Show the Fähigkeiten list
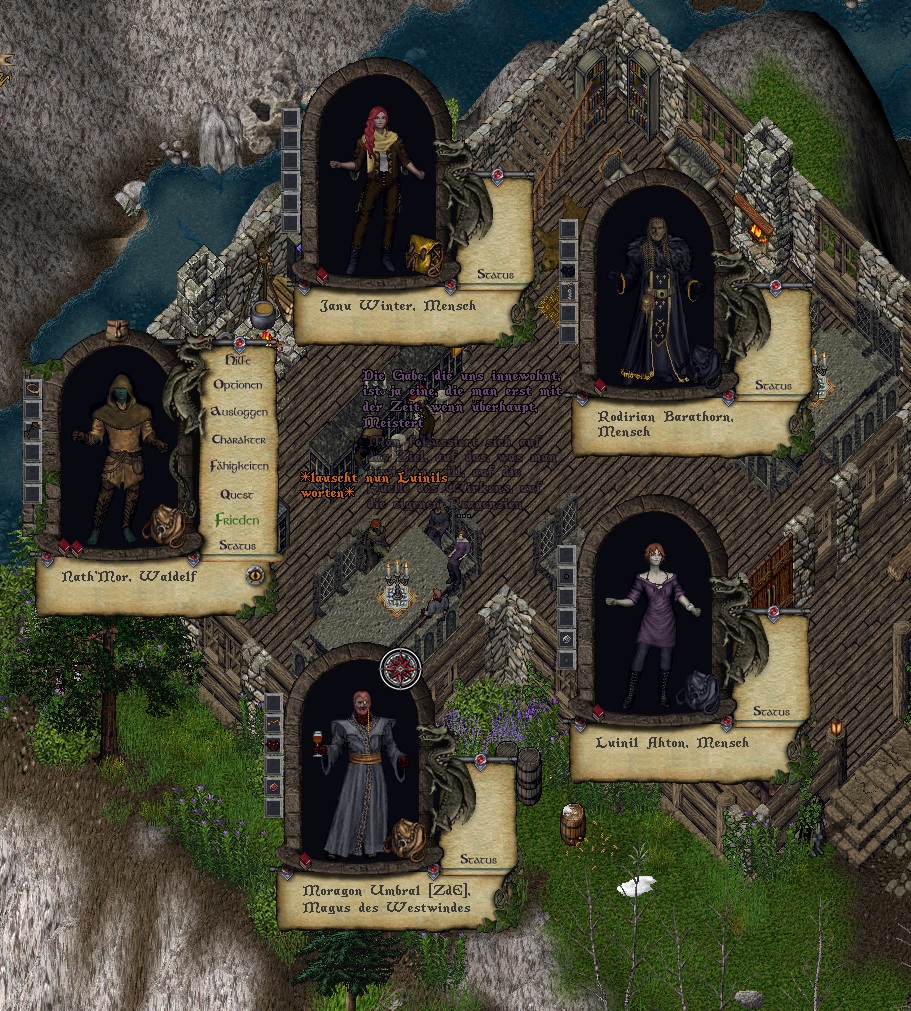The image size is (911, 1011). 239,467
